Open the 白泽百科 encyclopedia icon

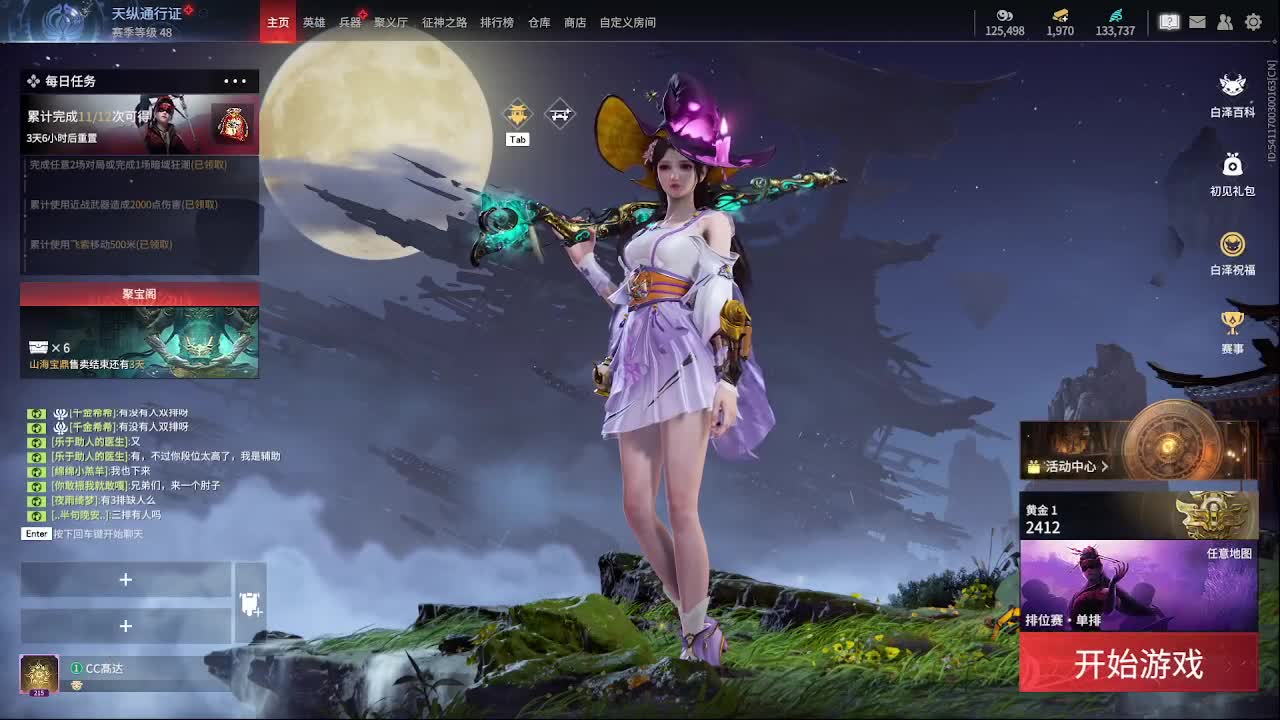coord(1232,88)
